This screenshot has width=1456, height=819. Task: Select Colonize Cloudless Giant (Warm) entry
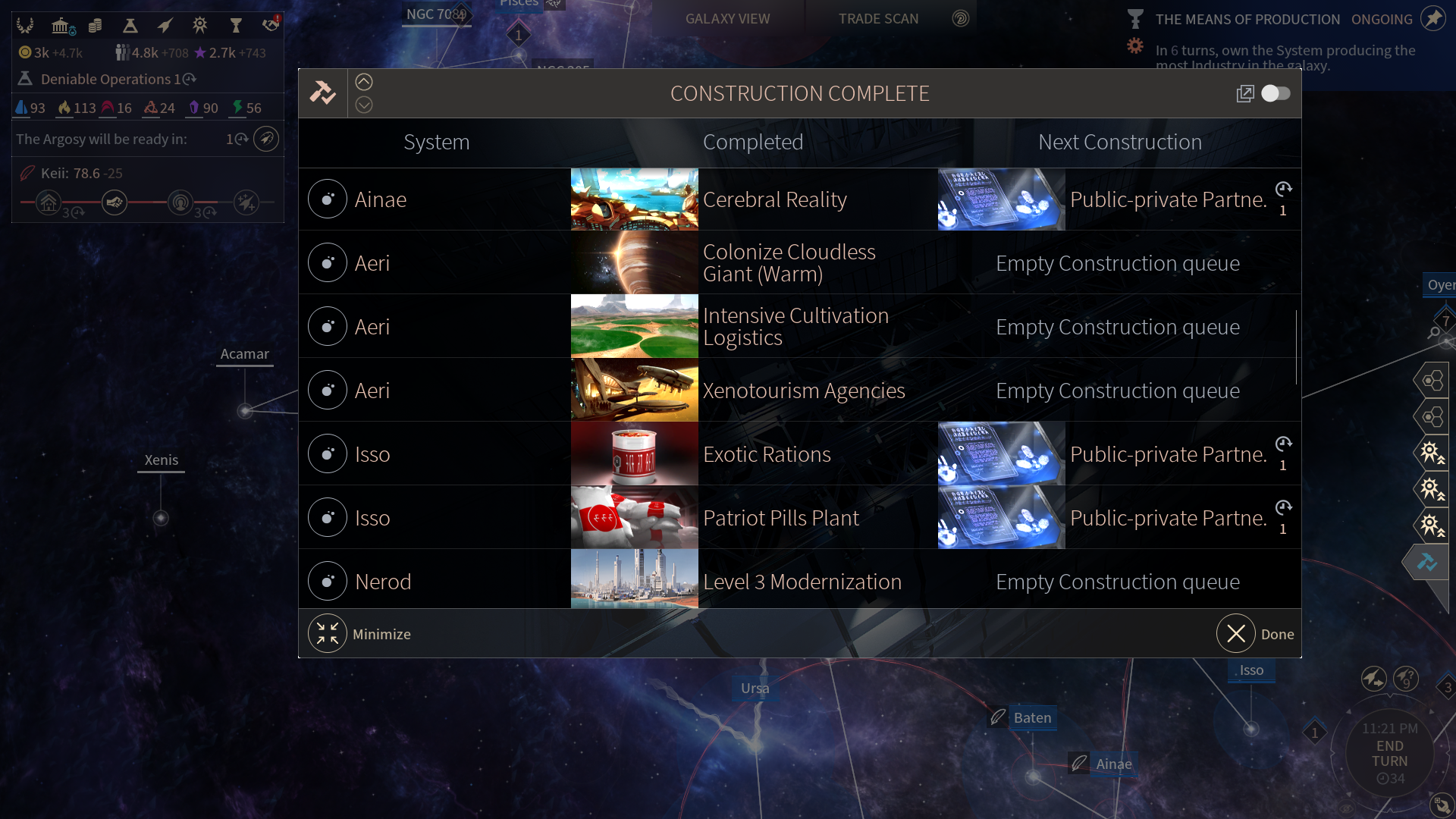pos(789,263)
